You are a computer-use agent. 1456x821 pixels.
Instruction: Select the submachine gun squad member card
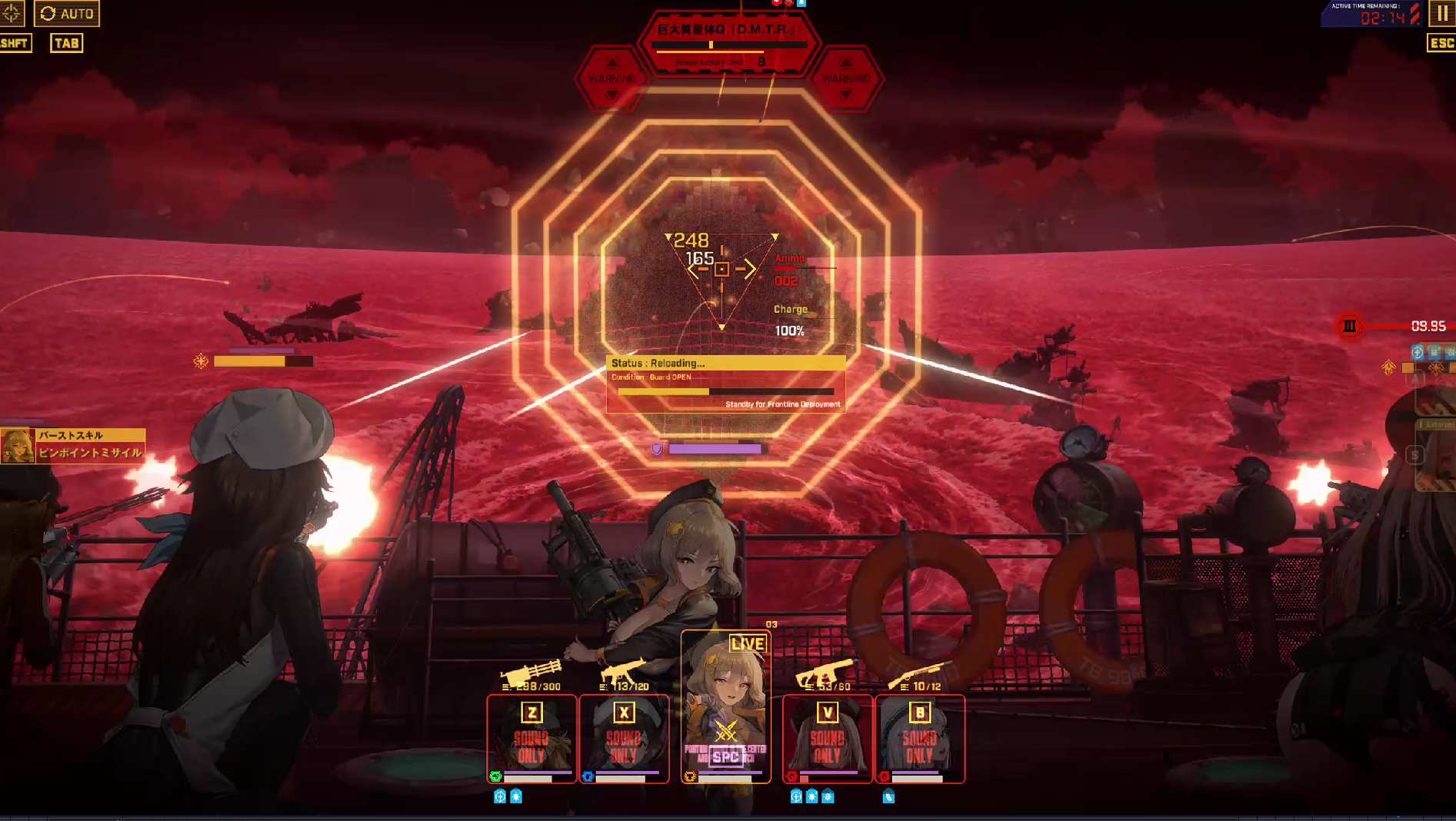pyautogui.click(x=624, y=738)
